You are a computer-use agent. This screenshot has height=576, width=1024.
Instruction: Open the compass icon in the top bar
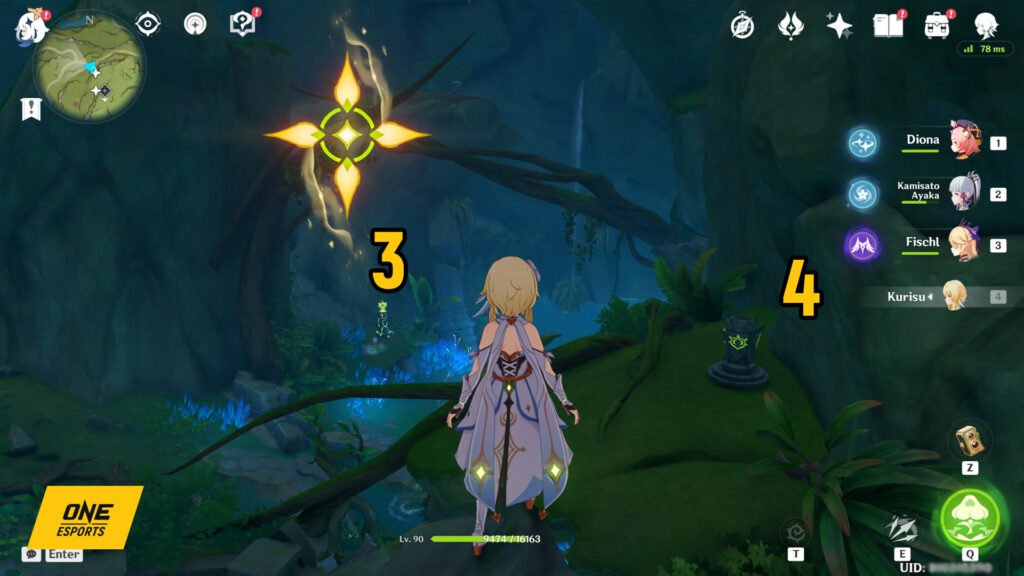pos(742,26)
